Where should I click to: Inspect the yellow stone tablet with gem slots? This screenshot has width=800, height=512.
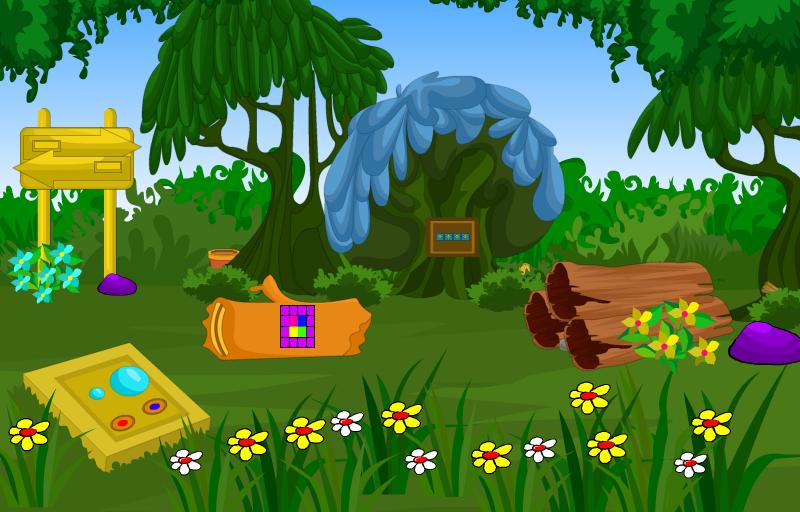tap(115, 402)
